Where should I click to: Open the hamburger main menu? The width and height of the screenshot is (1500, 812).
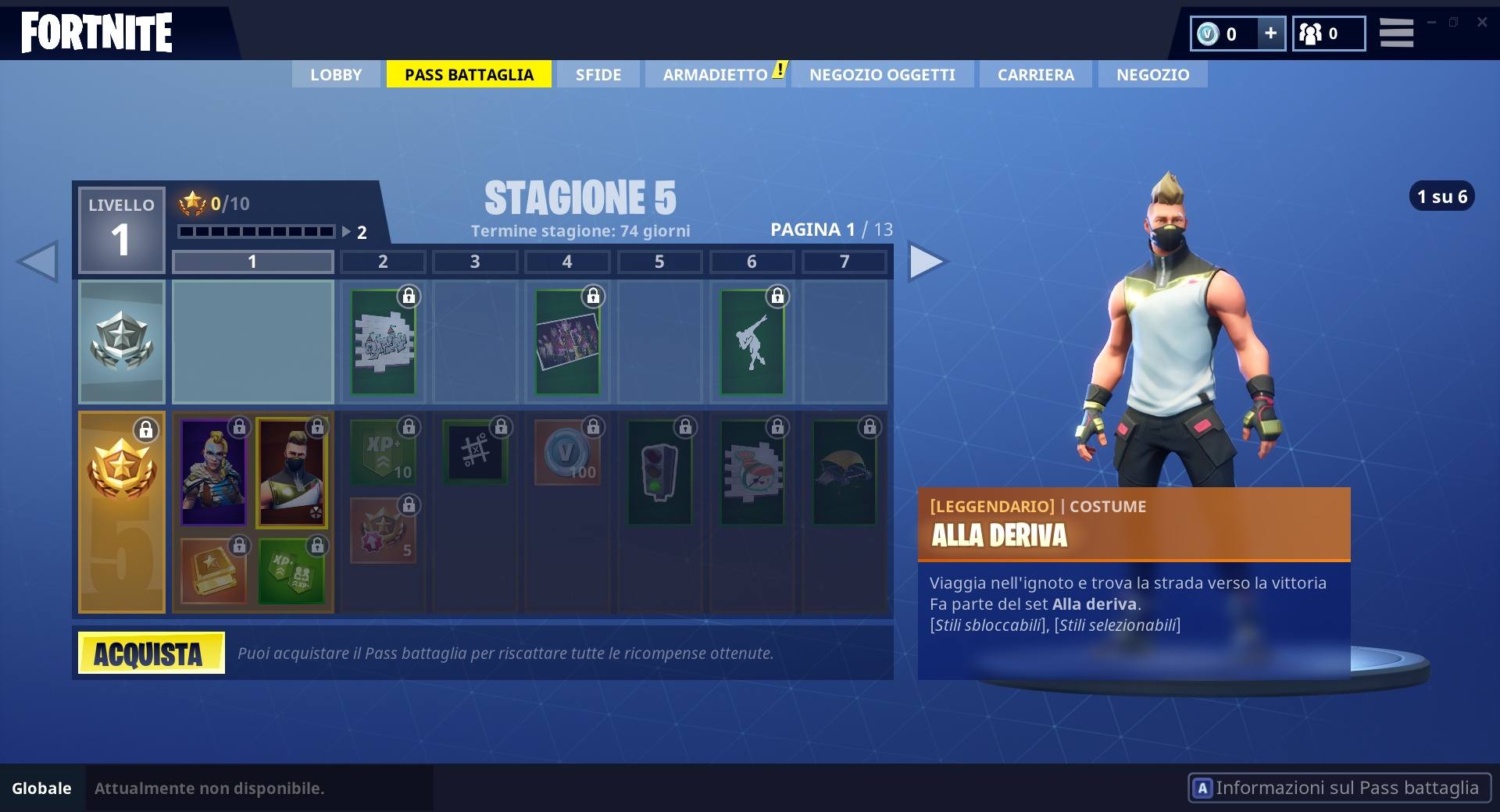click(1396, 34)
